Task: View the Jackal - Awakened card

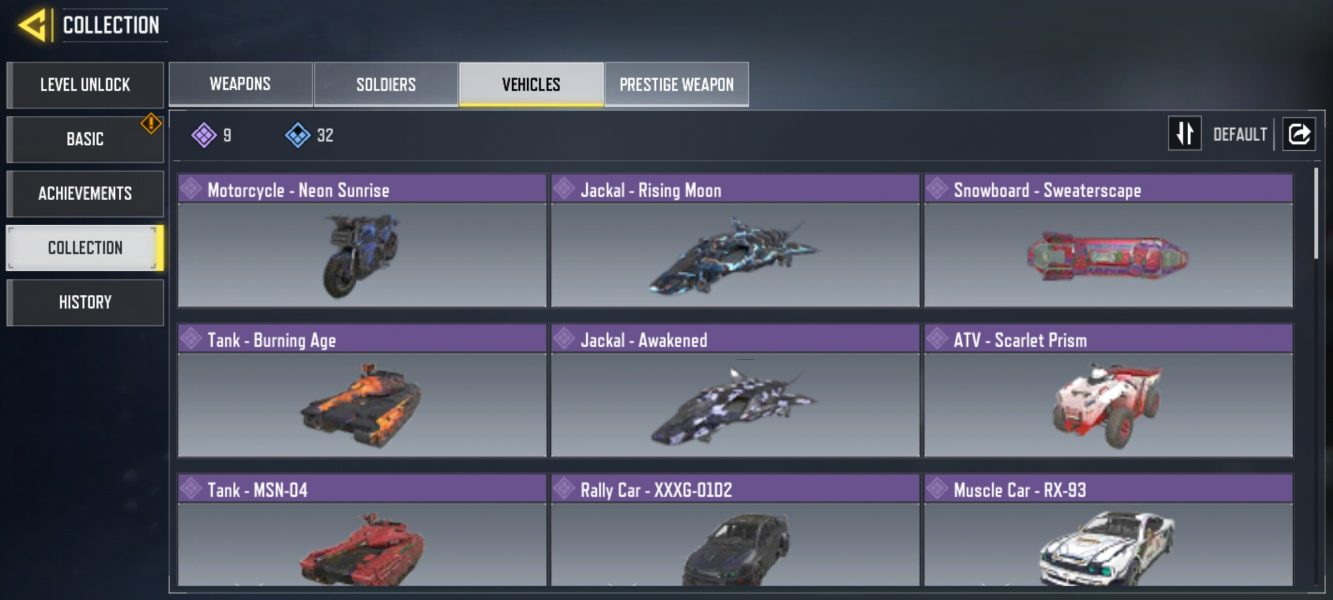Action: [735, 391]
